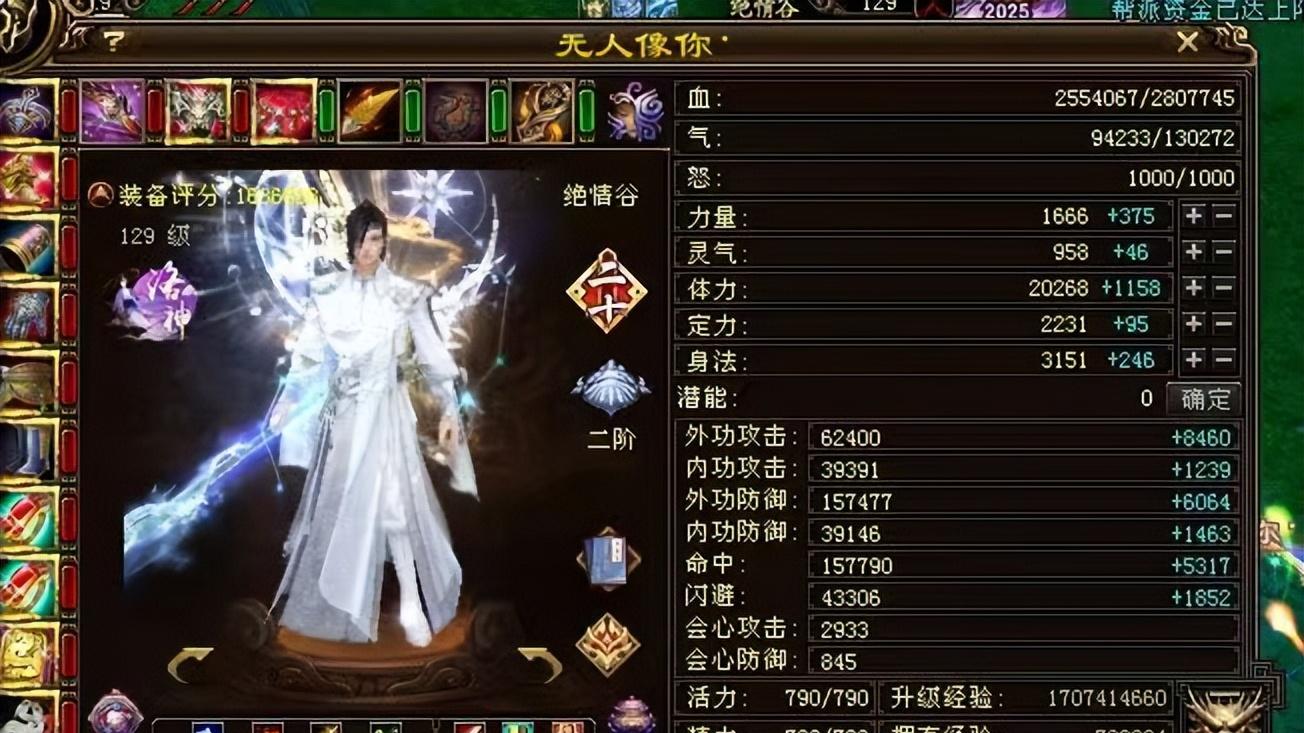Increase 力量 using its plus stepper
This screenshot has height=733, width=1304.
pos(1193,216)
